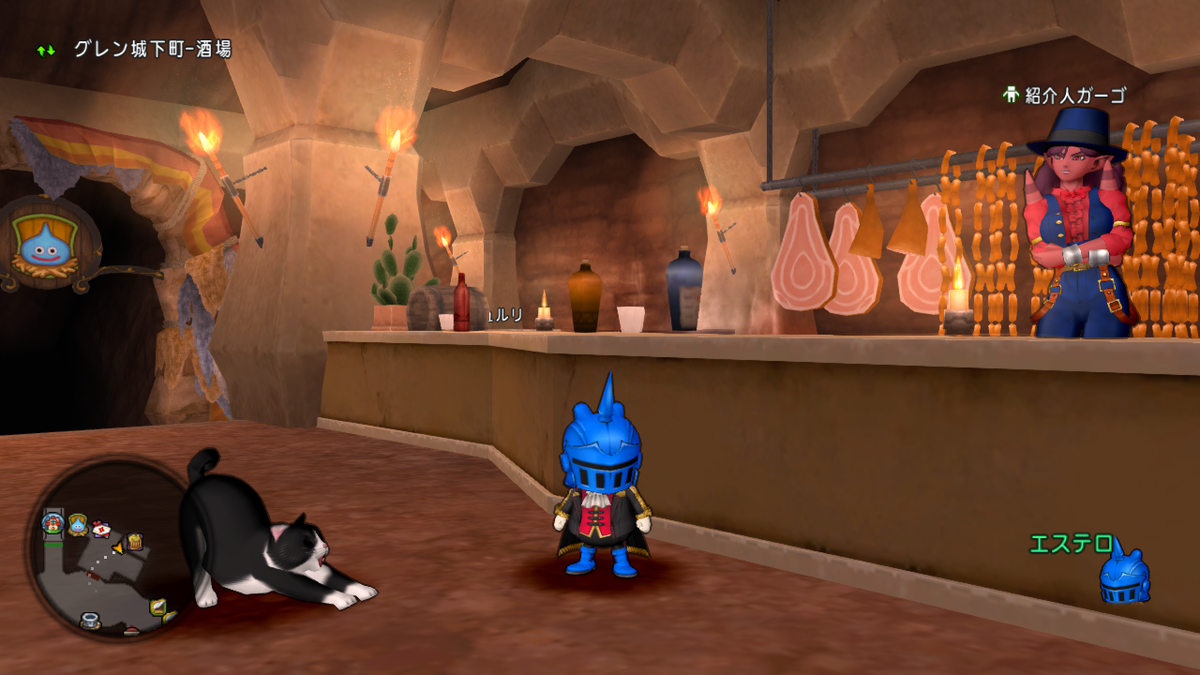Click the blue helmet party portrait

[1124, 575]
